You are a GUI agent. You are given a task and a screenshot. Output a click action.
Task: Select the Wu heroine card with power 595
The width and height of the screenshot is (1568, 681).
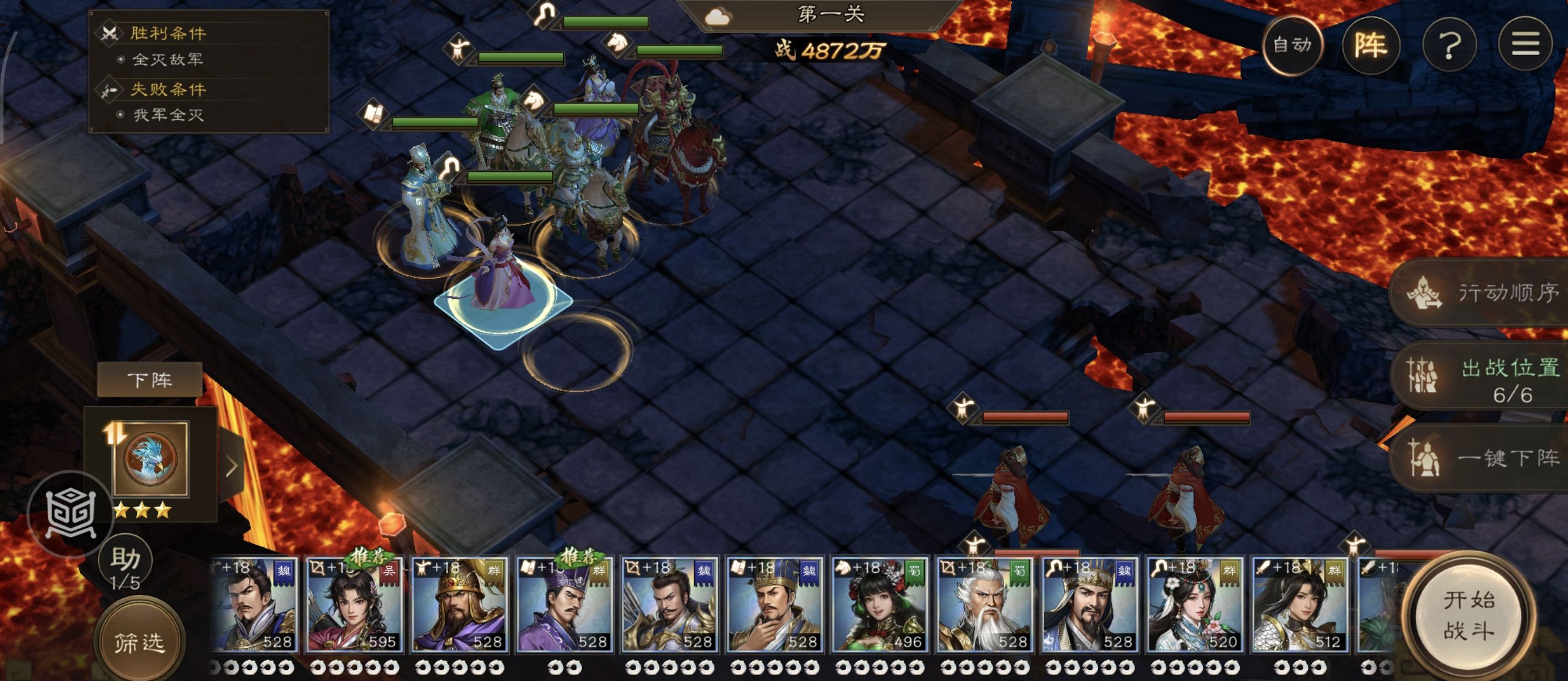tap(353, 605)
